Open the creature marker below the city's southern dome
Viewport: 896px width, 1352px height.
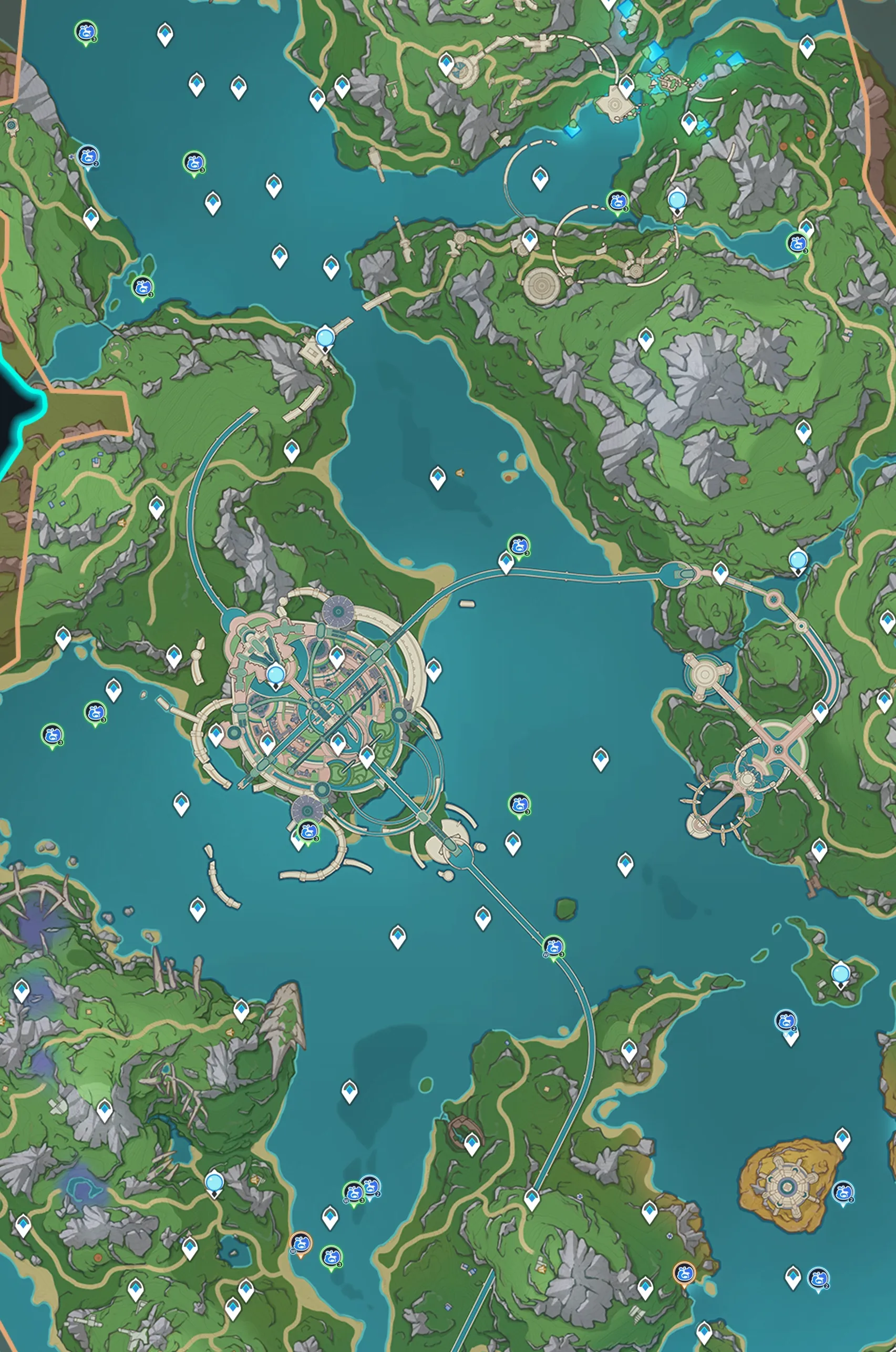pyautogui.click(x=308, y=829)
